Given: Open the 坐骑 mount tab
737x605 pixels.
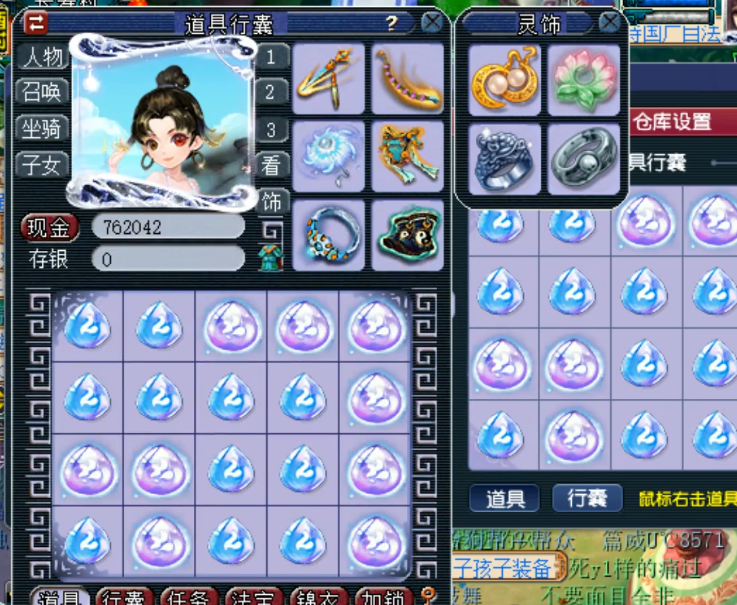Looking at the screenshot, I should point(44,127).
